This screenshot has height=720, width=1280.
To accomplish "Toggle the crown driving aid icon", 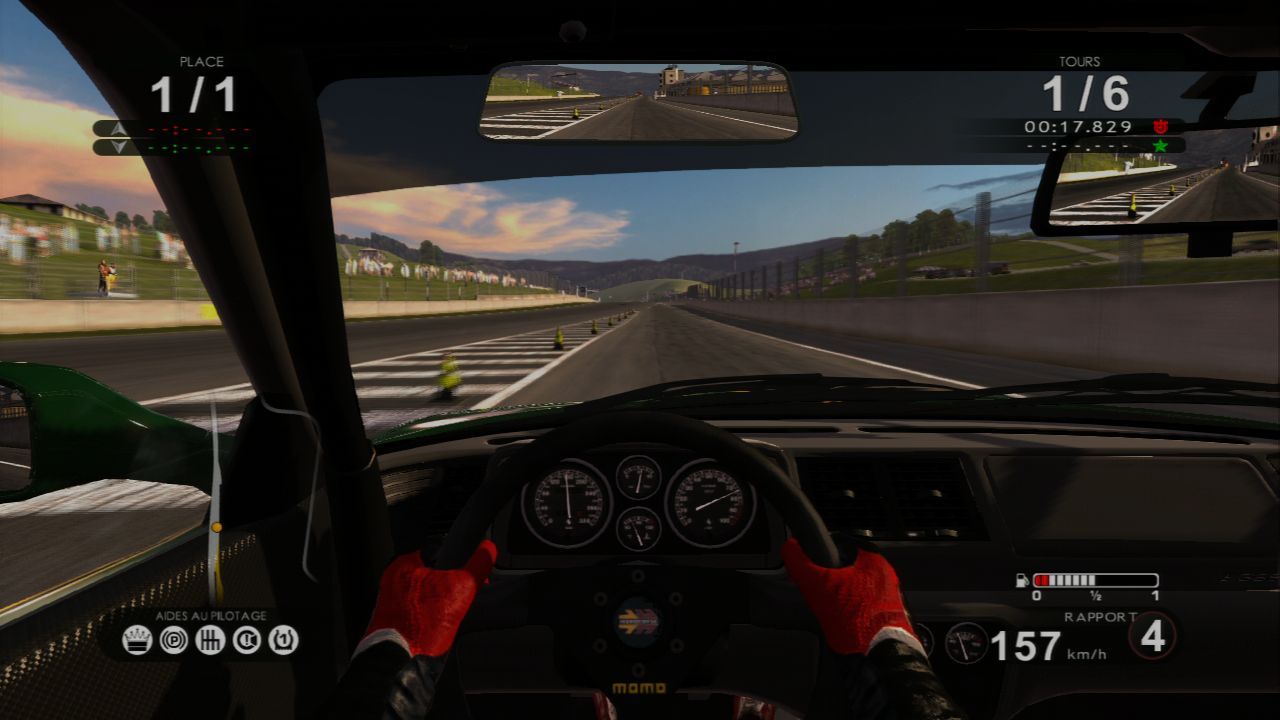I will (x=136, y=639).
